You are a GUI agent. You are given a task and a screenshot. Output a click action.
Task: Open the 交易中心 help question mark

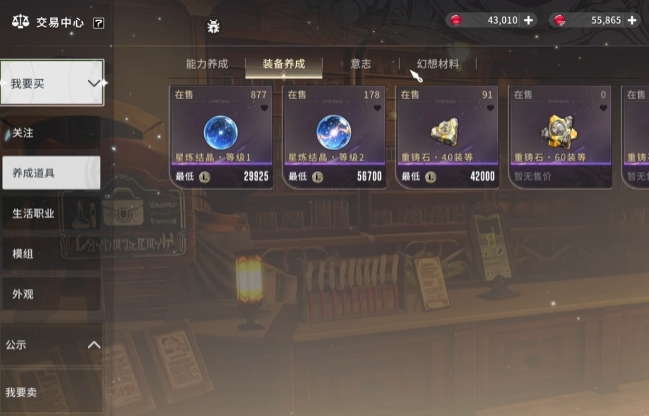pyautogui.click(x=98, y=22)
